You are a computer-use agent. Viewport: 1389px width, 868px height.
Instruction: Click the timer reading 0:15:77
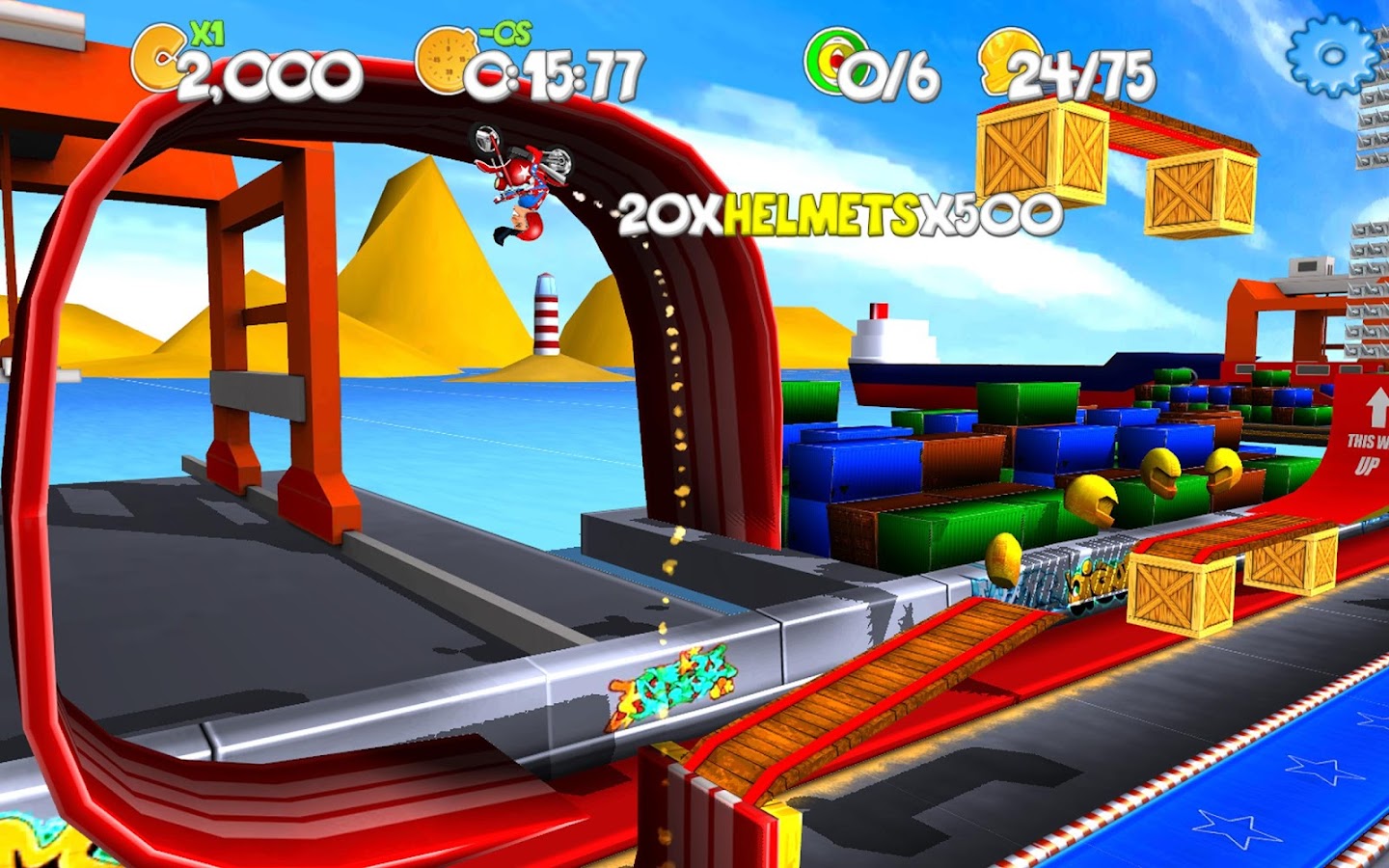pyautogui.click(x=555, y=70)
